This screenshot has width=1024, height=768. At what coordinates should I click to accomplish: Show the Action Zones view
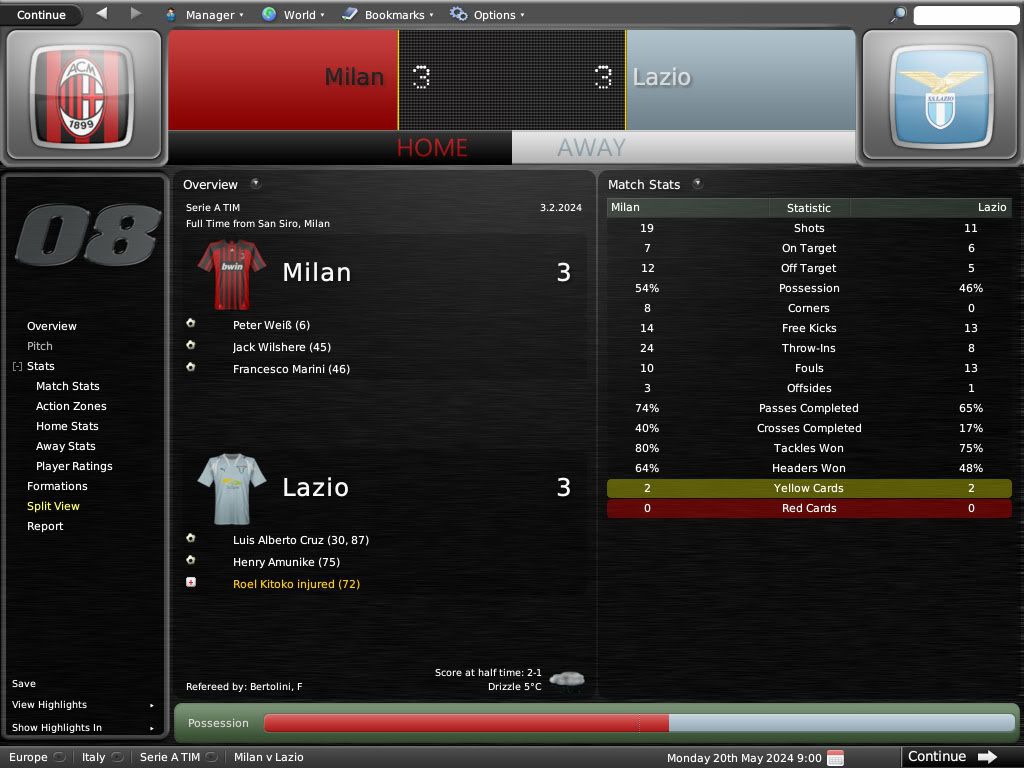71,406
